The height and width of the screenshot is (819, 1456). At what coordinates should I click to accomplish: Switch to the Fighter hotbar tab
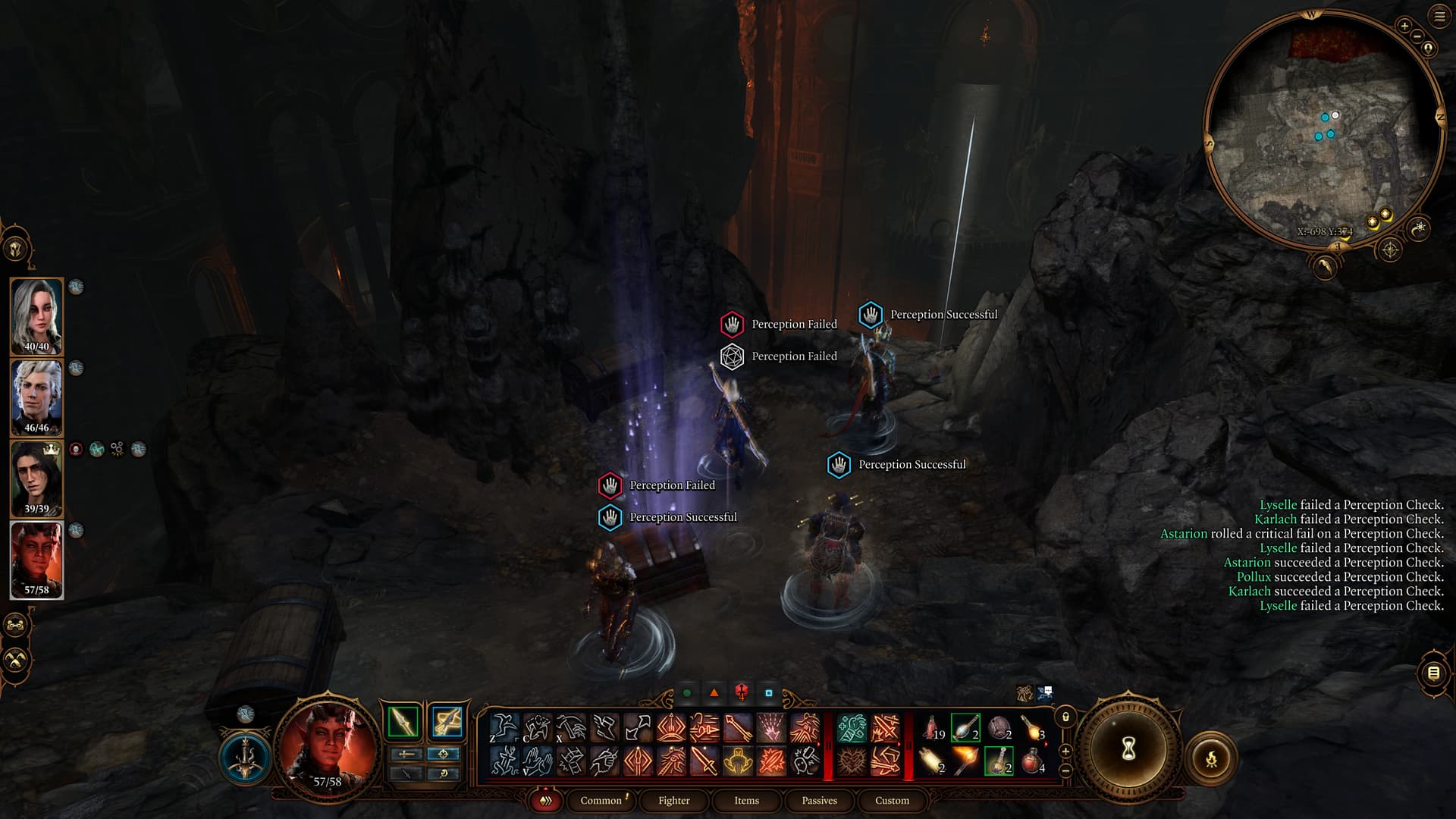[x=673, y=800]
